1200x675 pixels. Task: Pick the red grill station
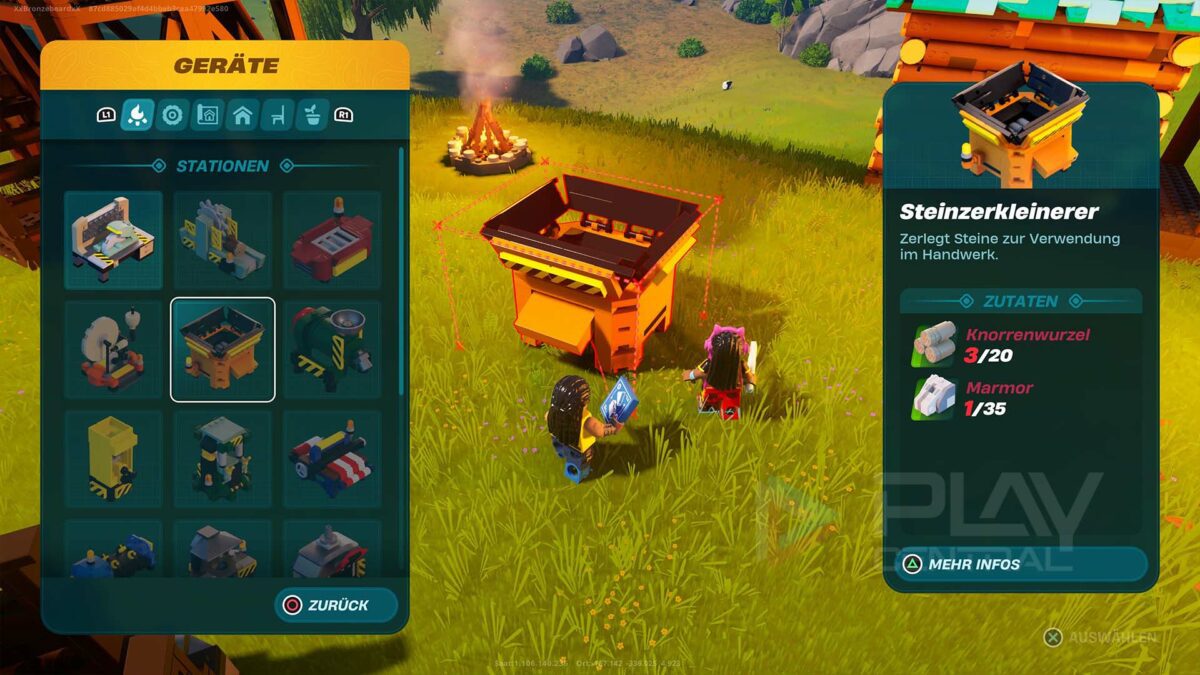[332, 240]
